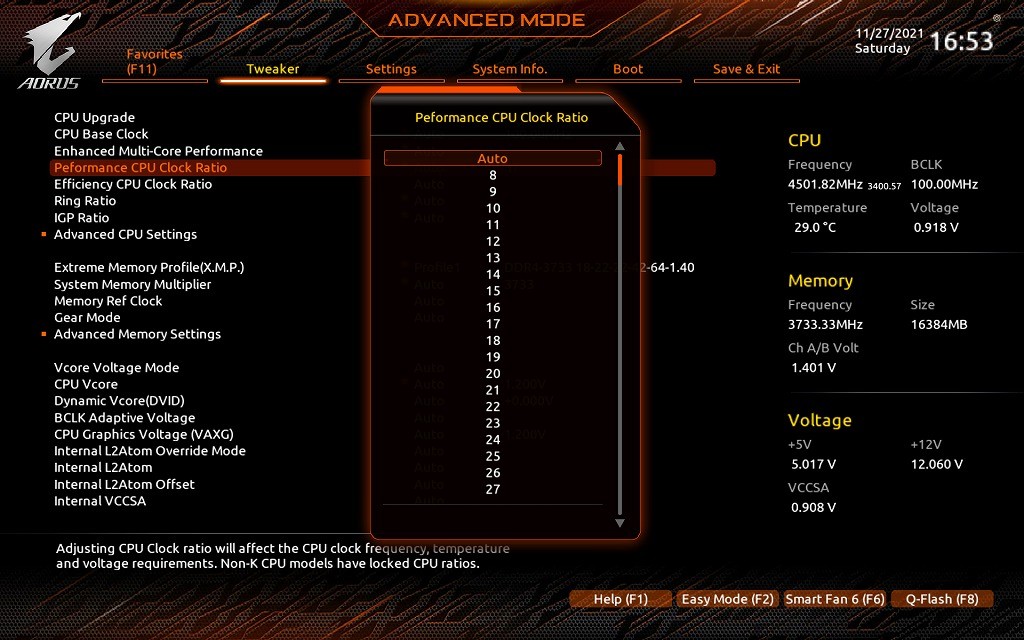Viewport: 1024px width, 640px height.
Task: Click the scroll-up arrow of the ratio list
Action: point(620,146)
